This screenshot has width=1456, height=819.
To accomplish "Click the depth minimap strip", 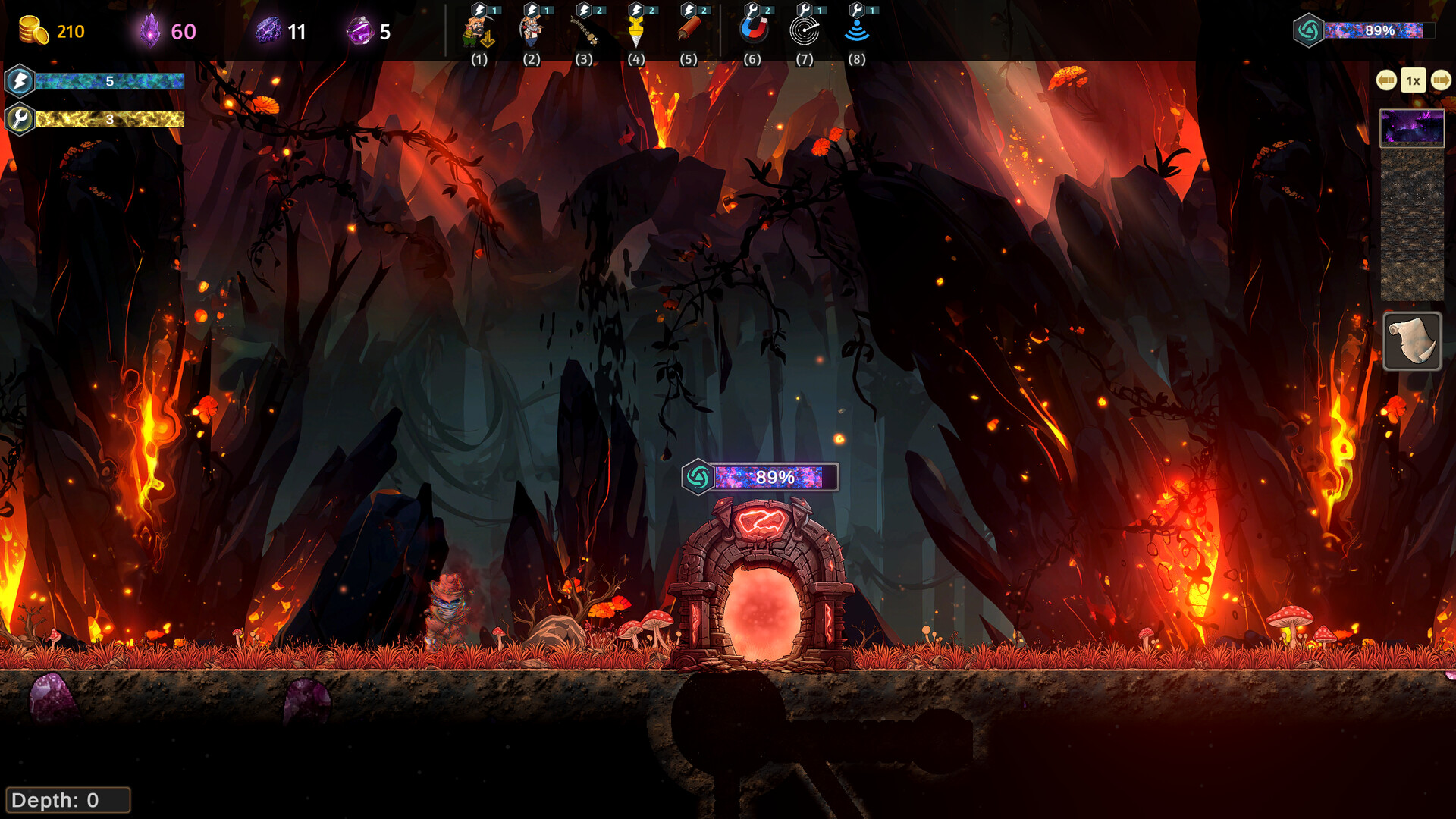I will [1412, 224].
